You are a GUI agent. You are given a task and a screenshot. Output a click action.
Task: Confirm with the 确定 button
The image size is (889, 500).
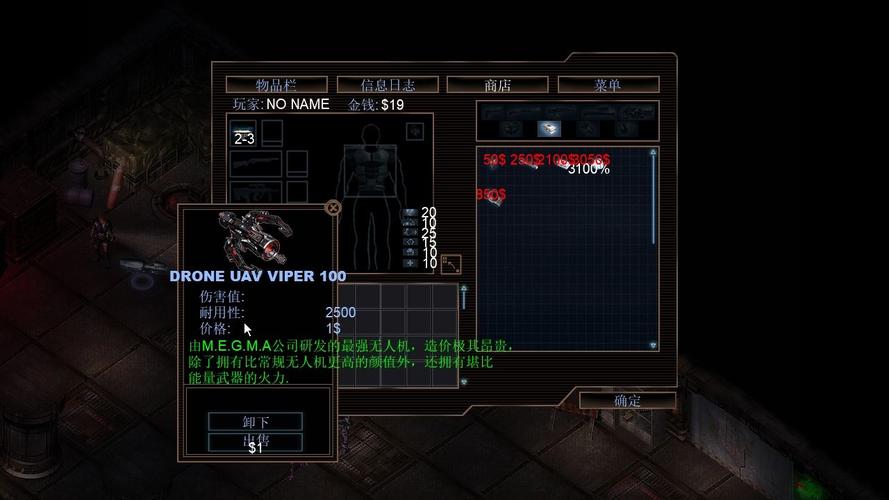tap(627, 400)
